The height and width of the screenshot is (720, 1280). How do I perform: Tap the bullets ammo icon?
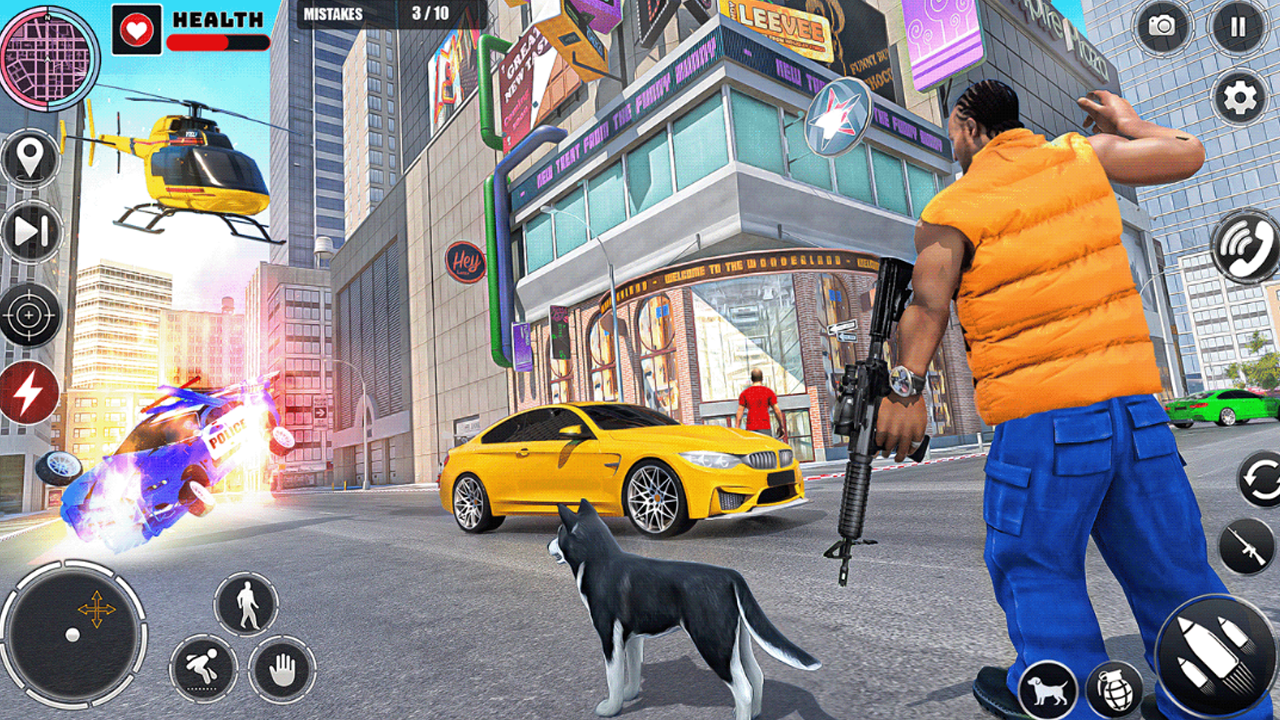(x=1212, y=650)
